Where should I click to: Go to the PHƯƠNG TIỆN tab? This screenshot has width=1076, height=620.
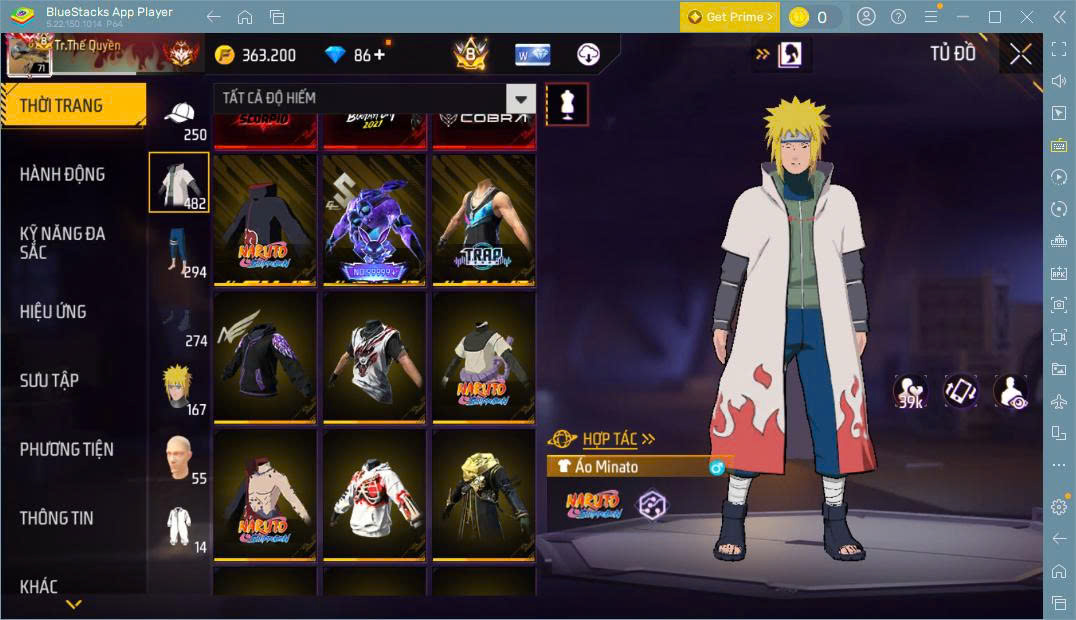click(x=67, y=449)
